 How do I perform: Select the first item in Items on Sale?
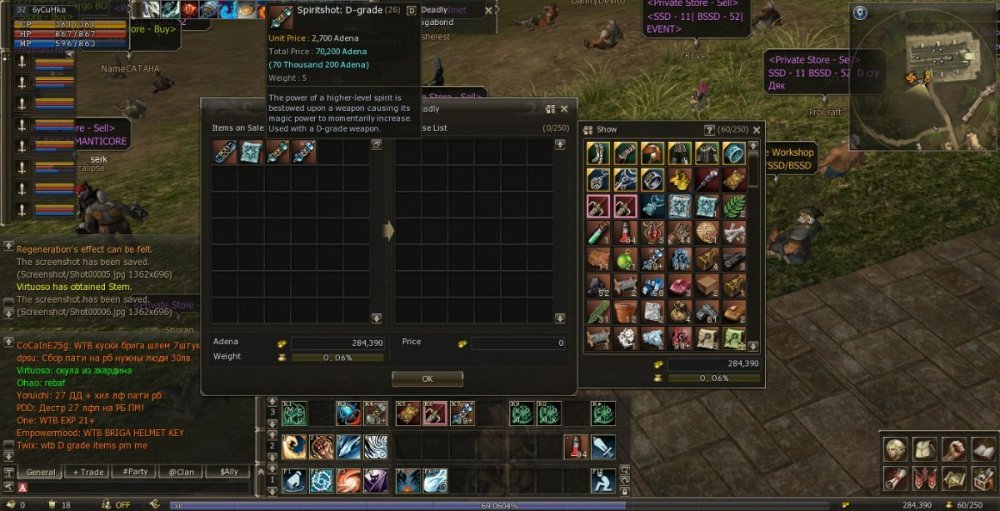tap(224, 152)
